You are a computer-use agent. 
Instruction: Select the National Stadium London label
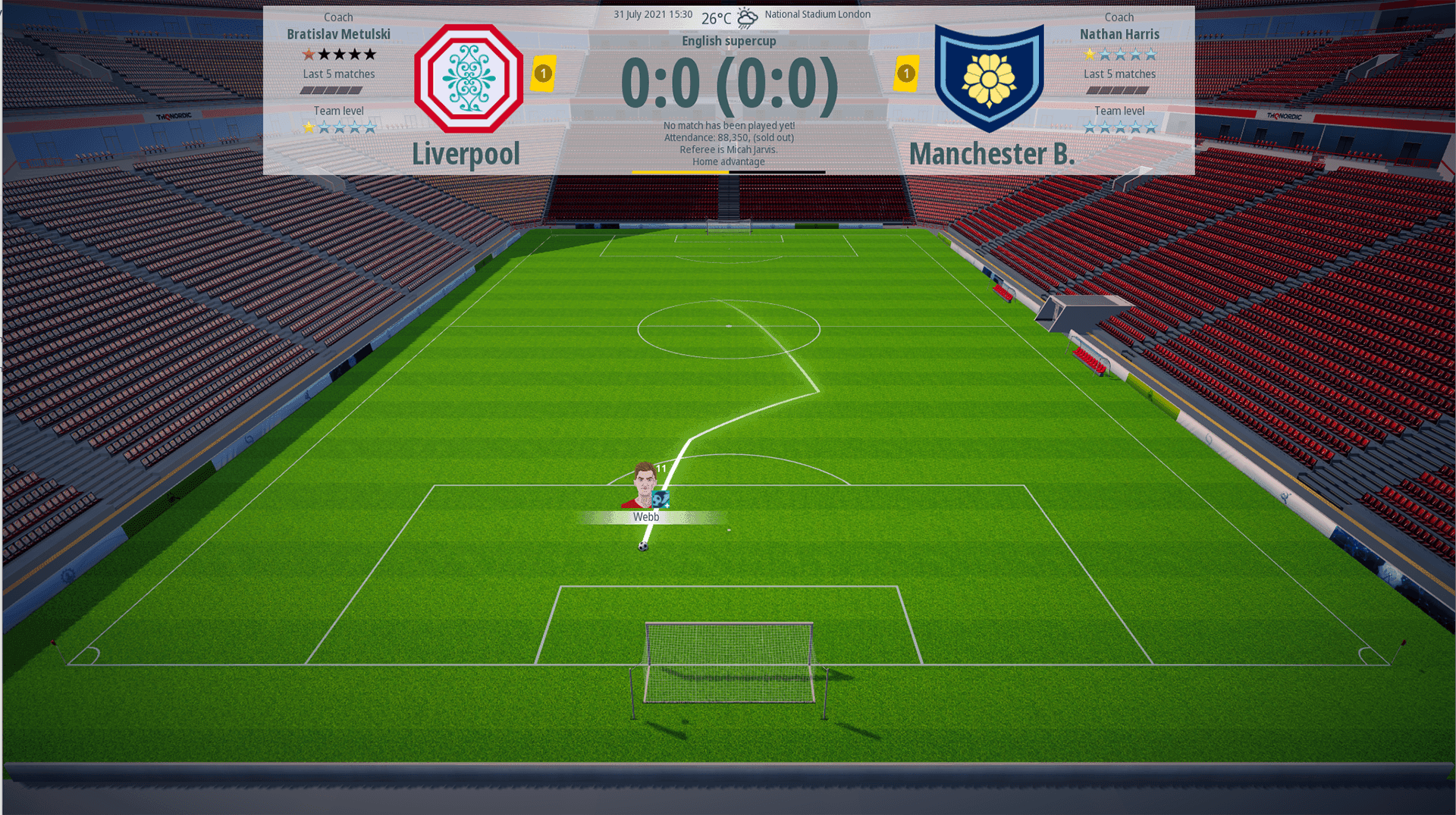[x=818, y=13]
